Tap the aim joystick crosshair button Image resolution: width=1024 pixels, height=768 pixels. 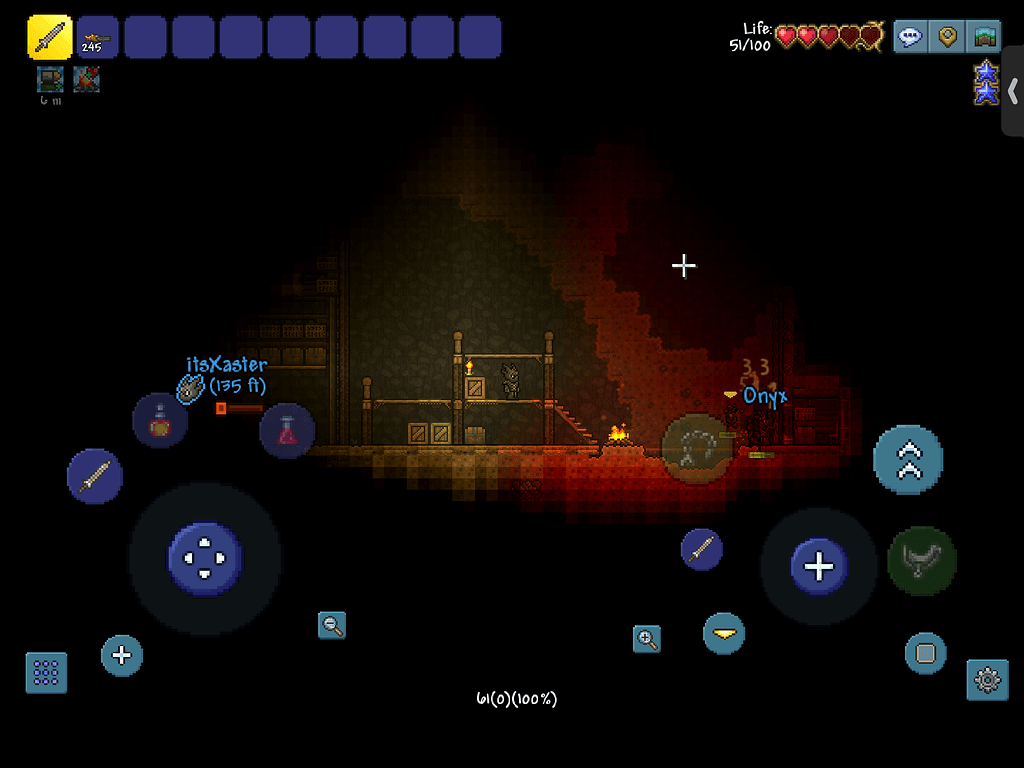[819, 567]
